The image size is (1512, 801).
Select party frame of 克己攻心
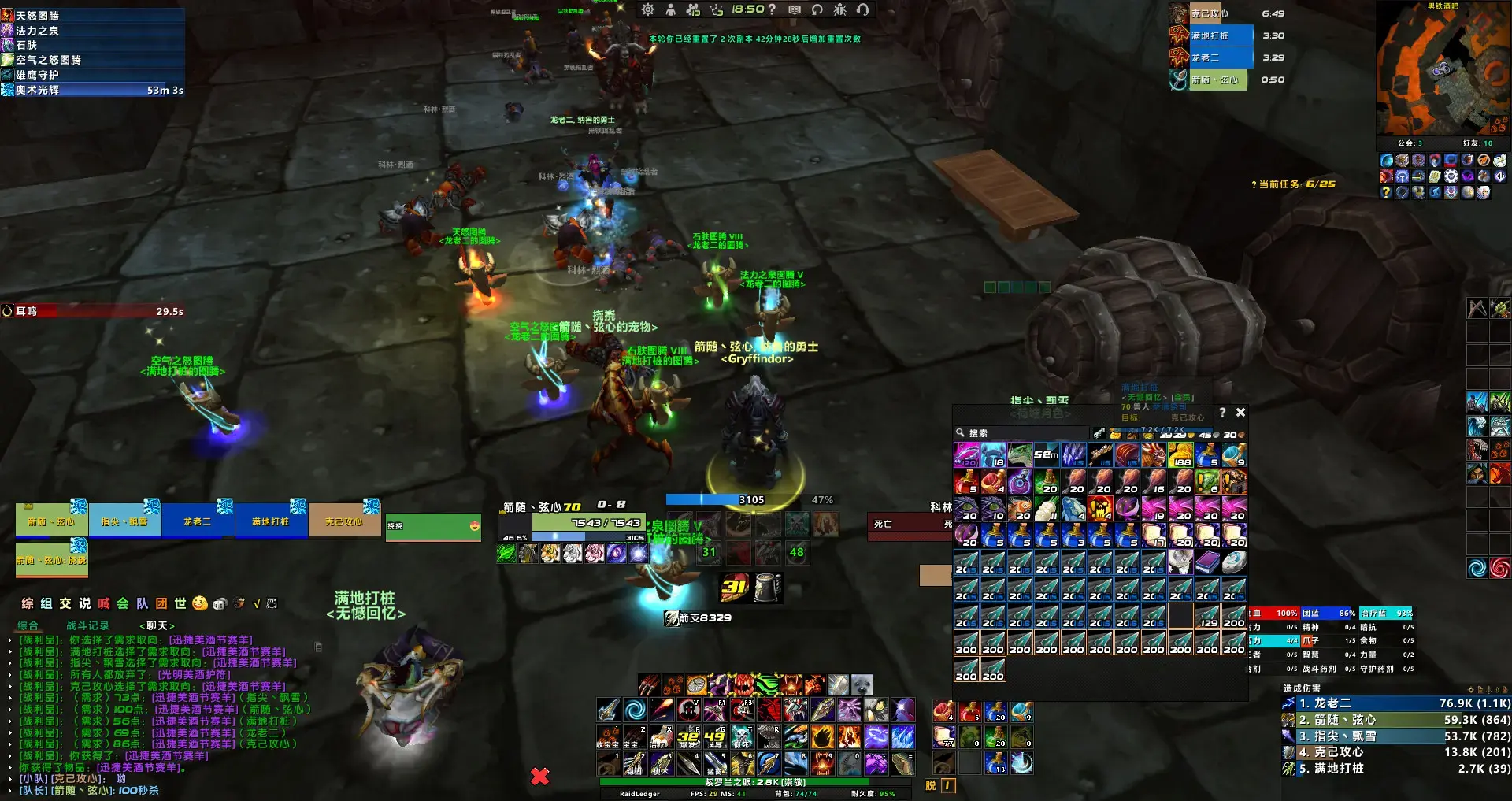343,521
